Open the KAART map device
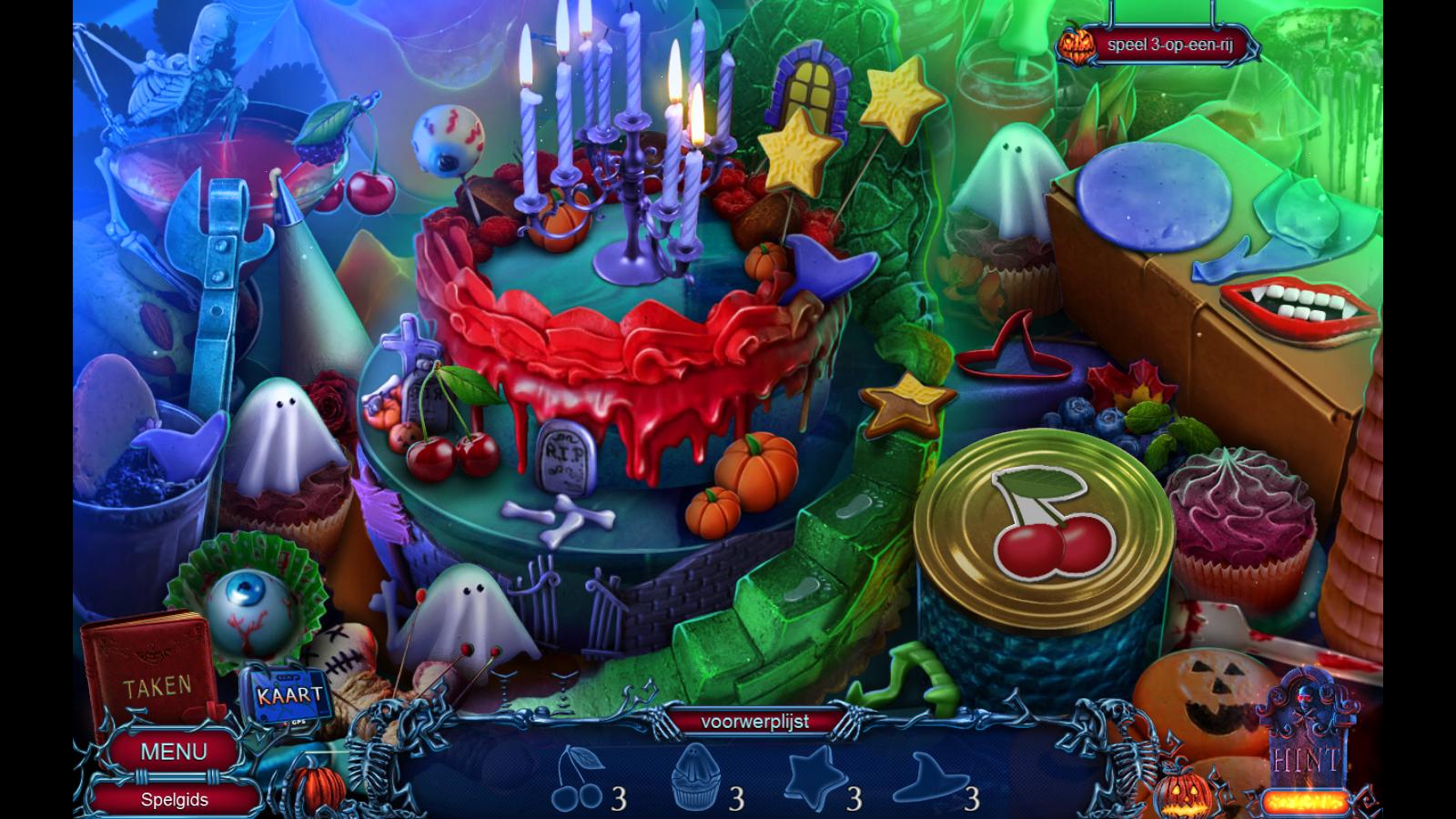The image size is (1456, 819). (289, 696)
